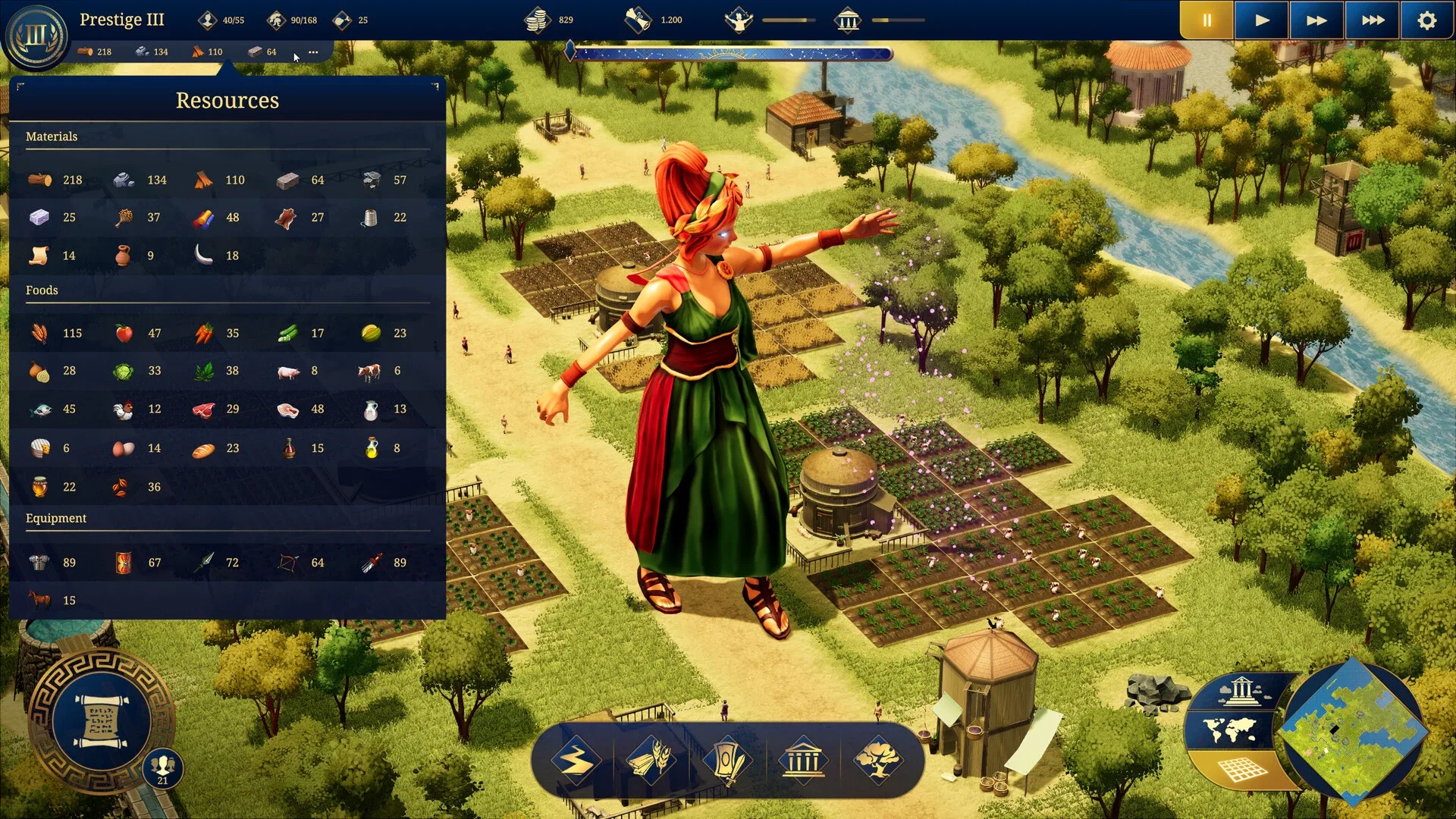Open the temple buildings menu
Screen dimensions: 1456x819
pyautogui.click(x=802, y=759)
